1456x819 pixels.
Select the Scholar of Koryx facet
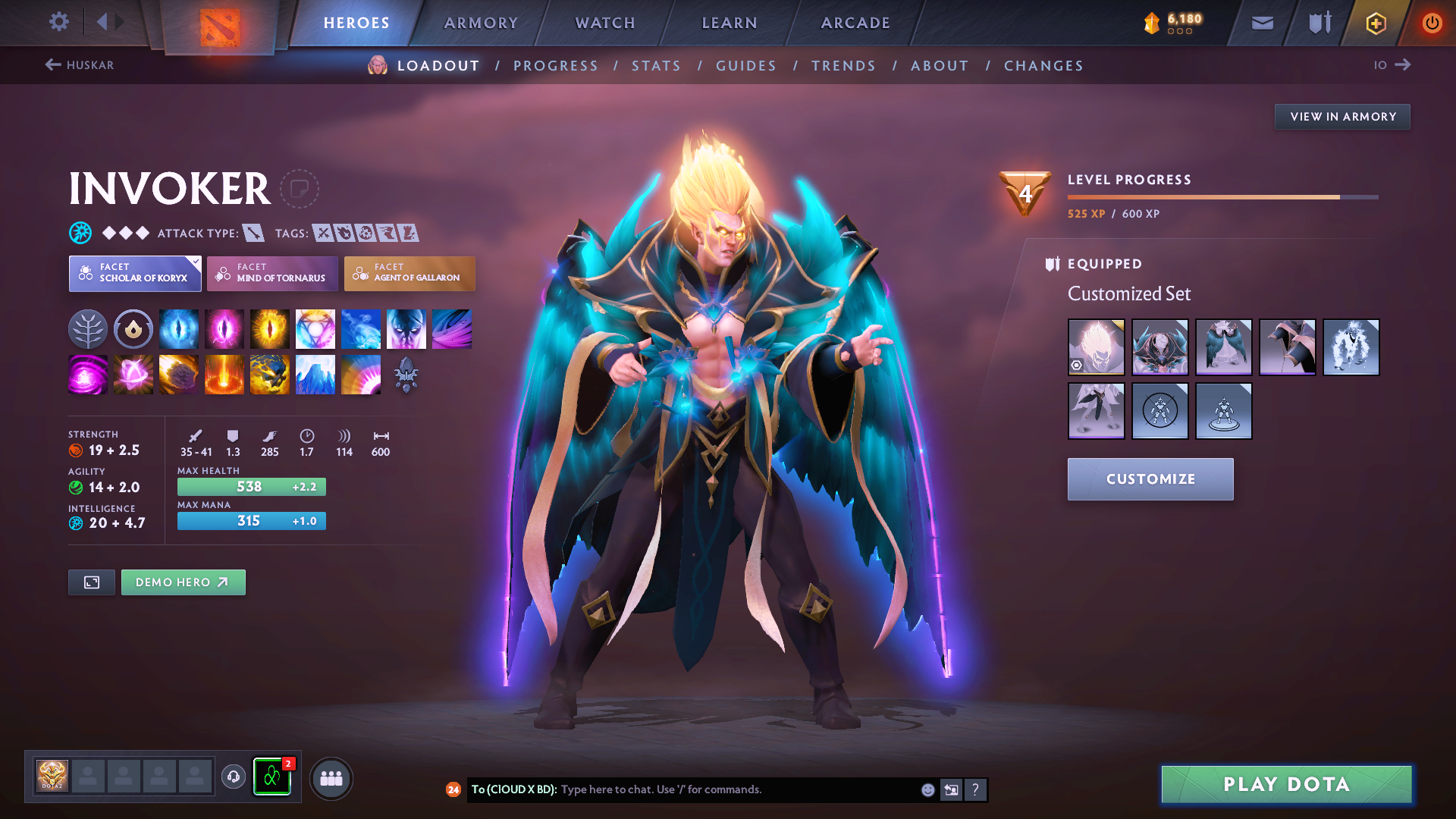point(134,274)
